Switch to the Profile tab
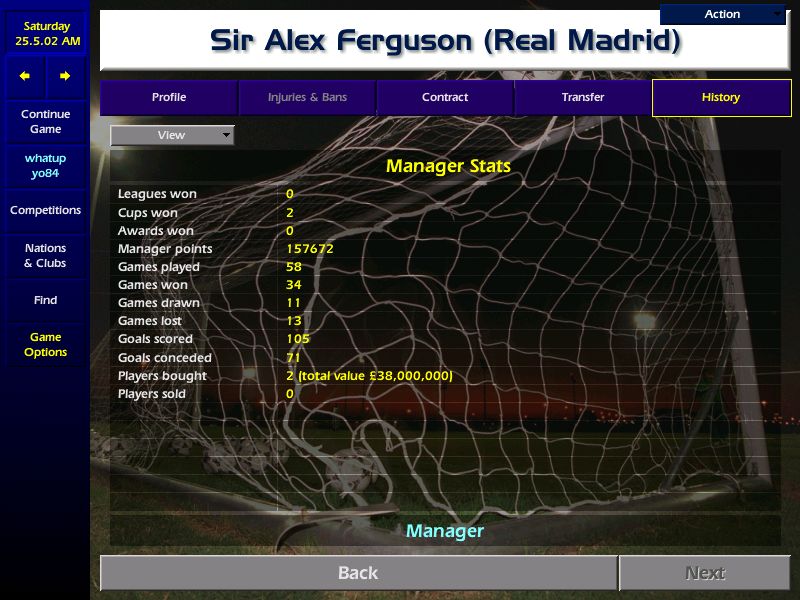Viewport: 800px width, 600px height. click(x=169, y=97)
